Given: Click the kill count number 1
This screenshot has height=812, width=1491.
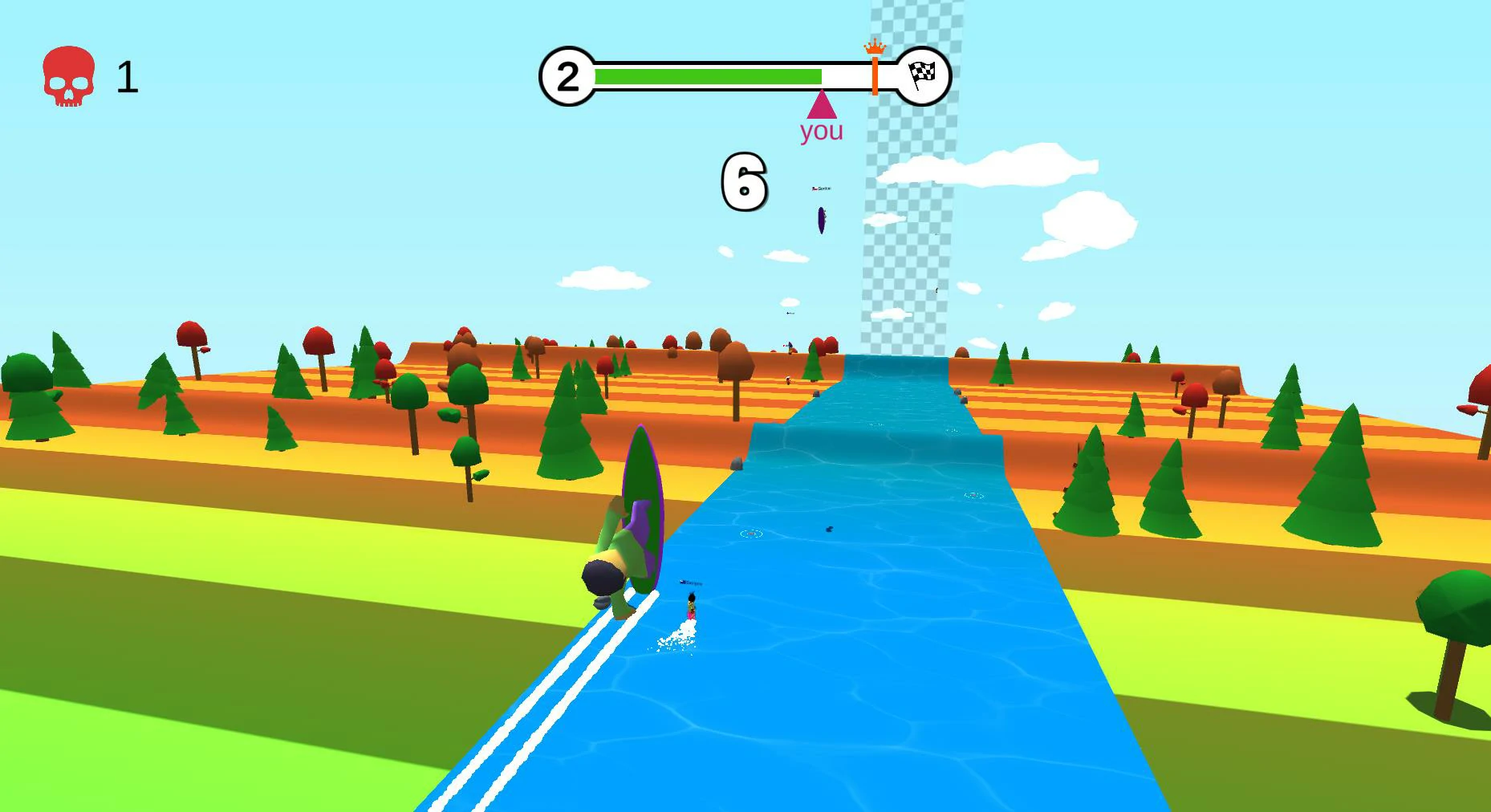Looking at the screenshot, I should tap(128, 76).
